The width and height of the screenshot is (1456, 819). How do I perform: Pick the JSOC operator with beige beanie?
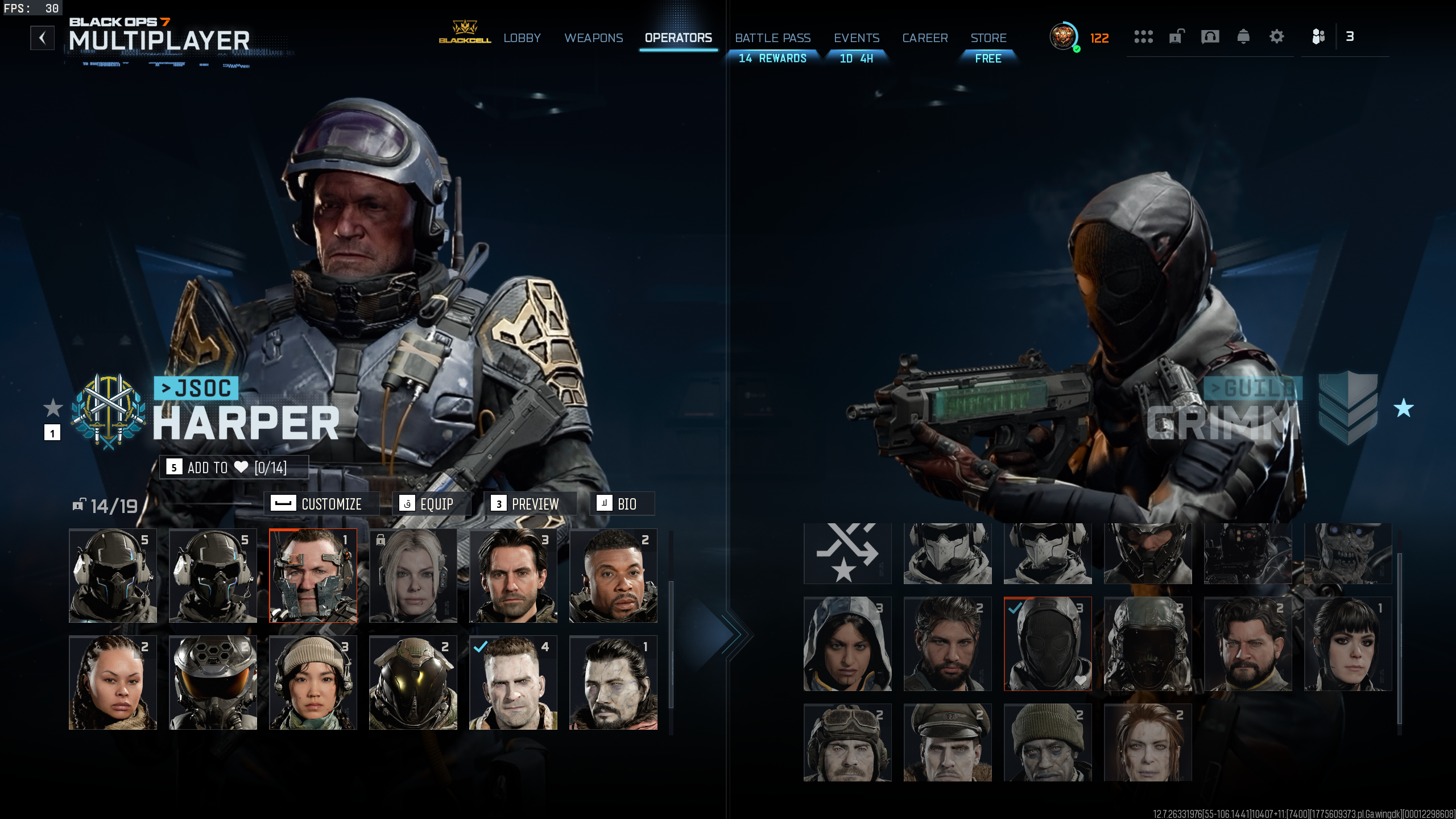click(313, 682)
